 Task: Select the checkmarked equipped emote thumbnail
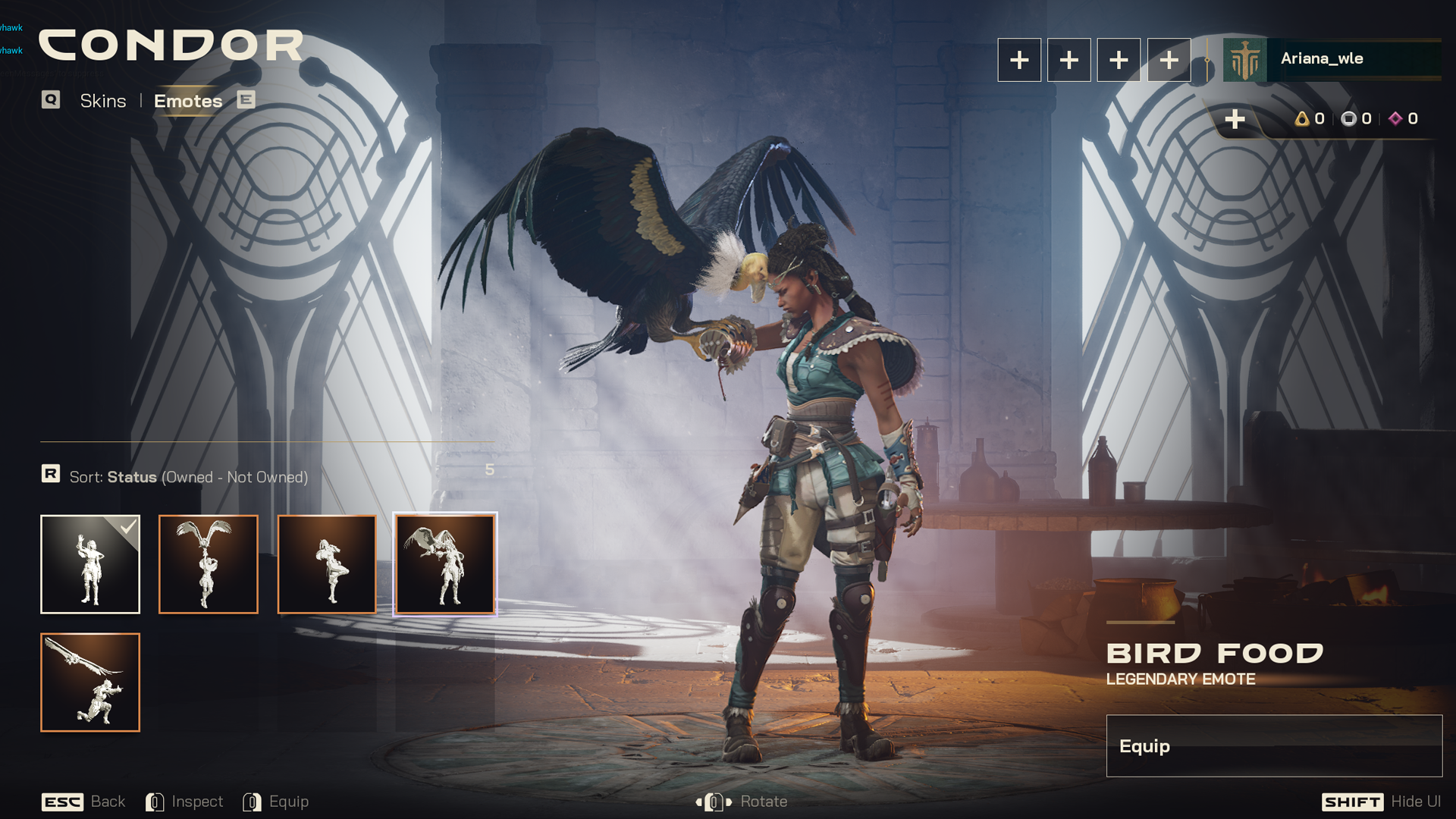click(x=90, y=564)
